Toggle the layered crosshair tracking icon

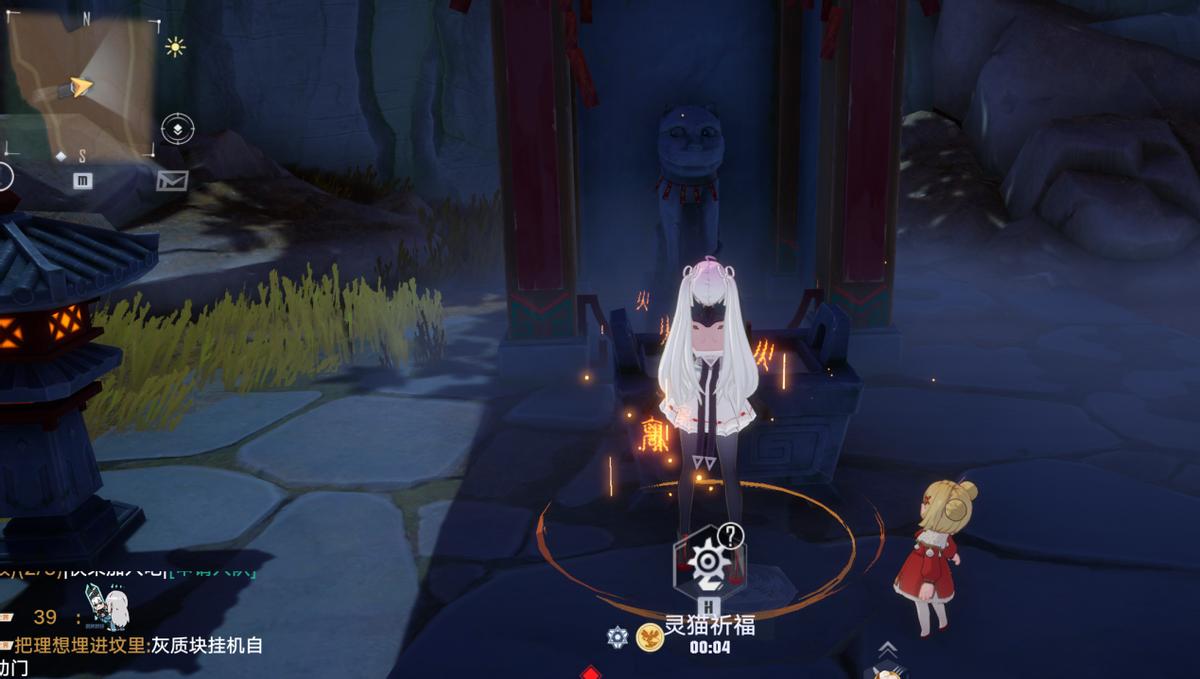click(x=177, y=128)
